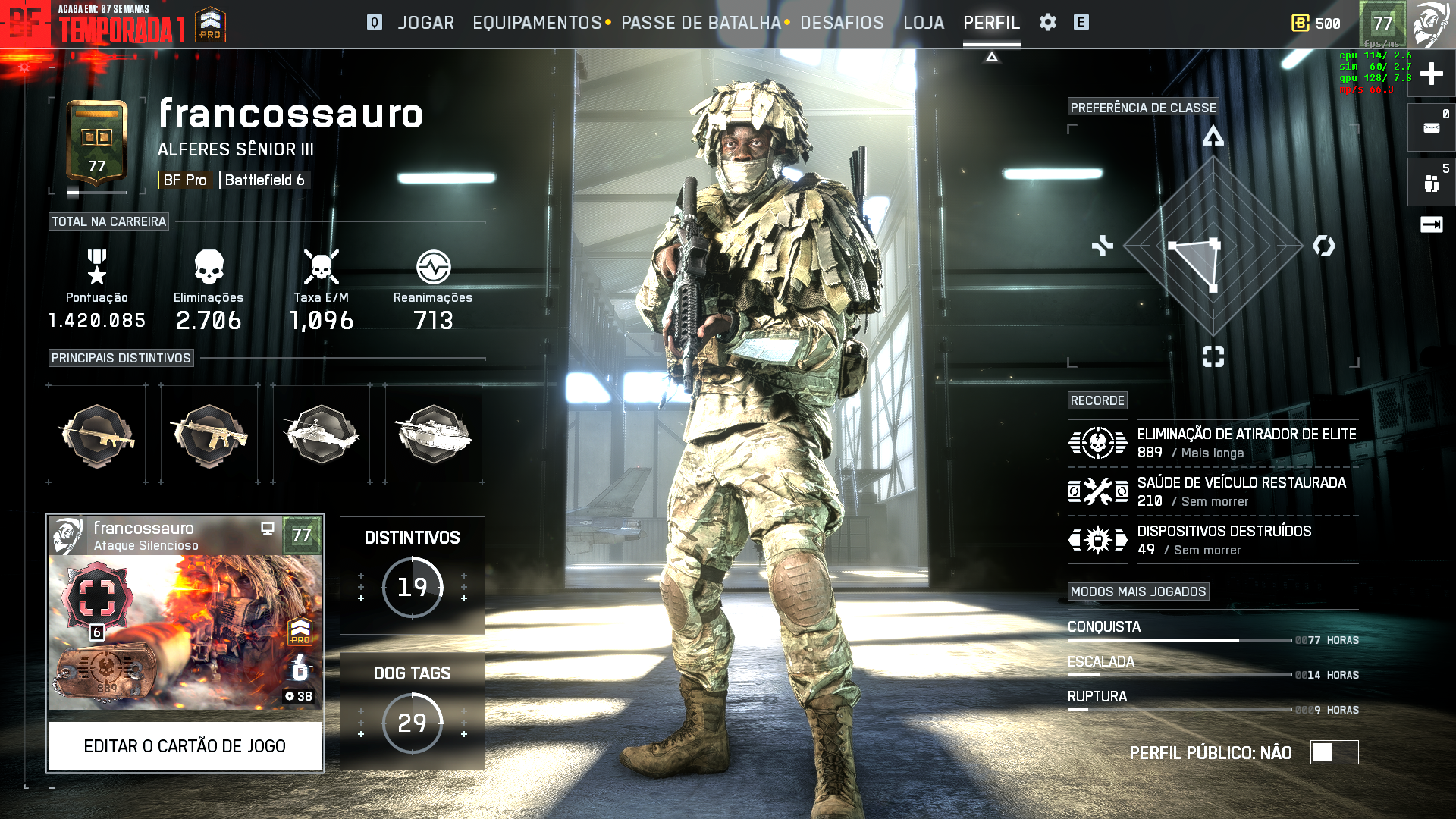Toggle the PERFIL PÚBLICO switch
The image size is (1456, 819).
tap(1334, 752)
